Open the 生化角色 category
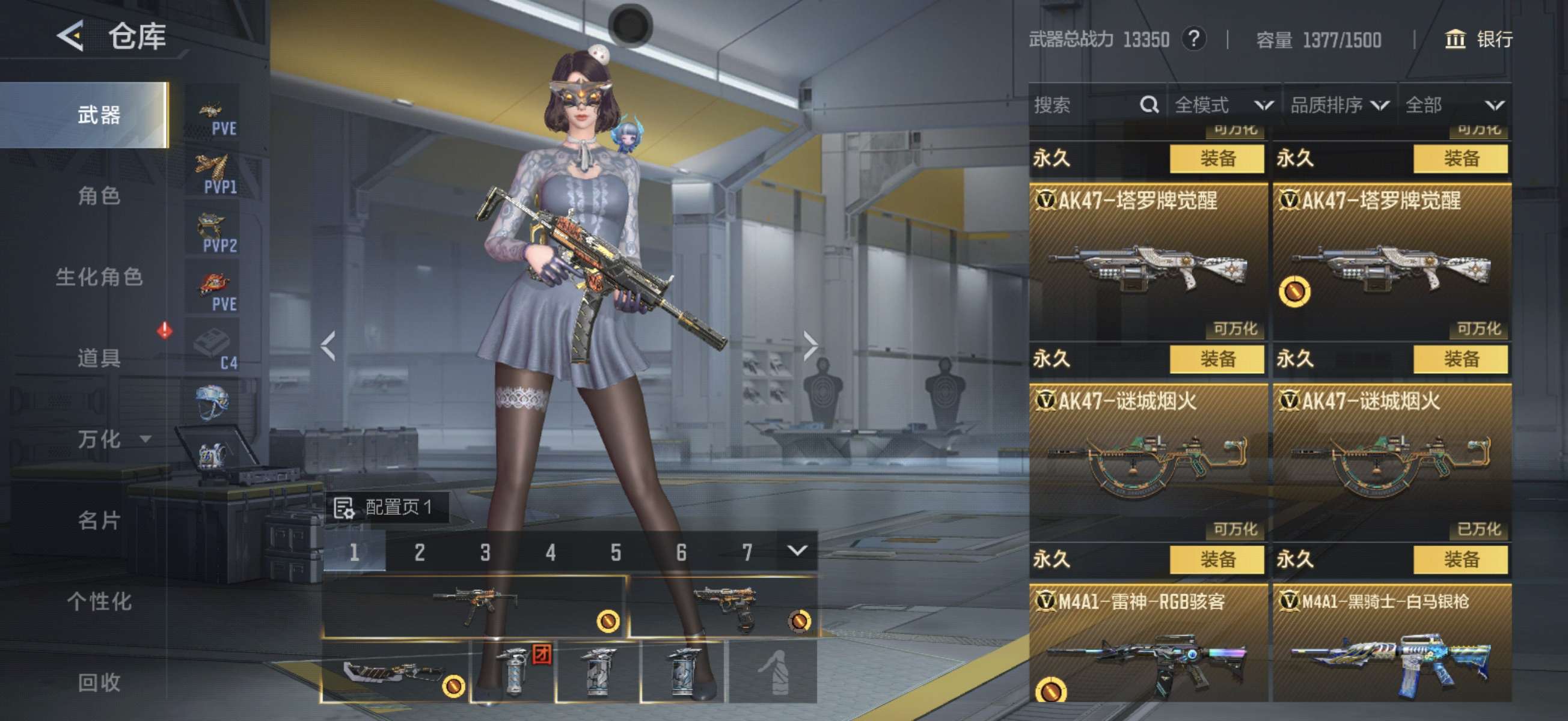The width and height of the screenshot is (1568, 721). 99,277
